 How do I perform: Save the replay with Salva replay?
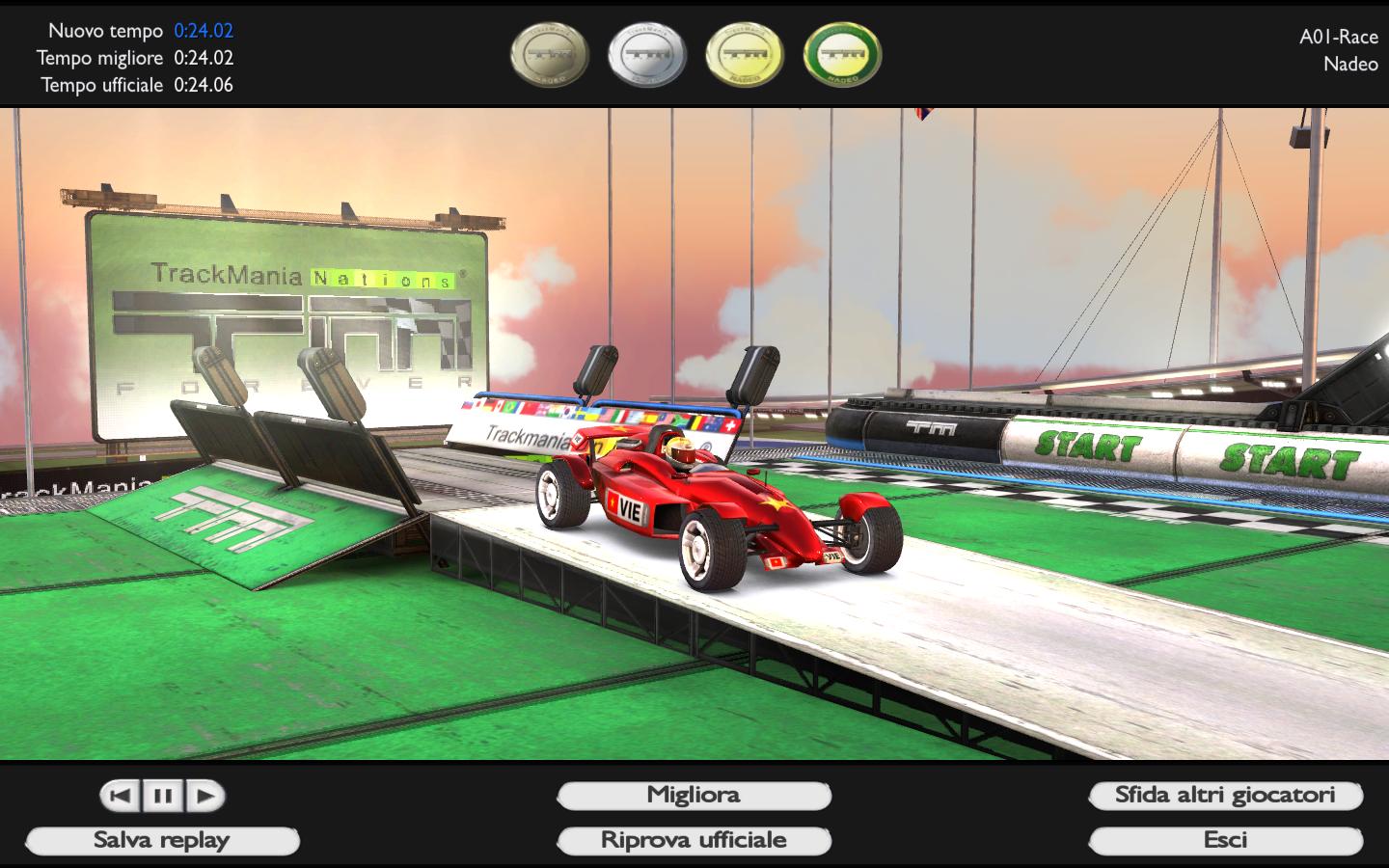162,841
